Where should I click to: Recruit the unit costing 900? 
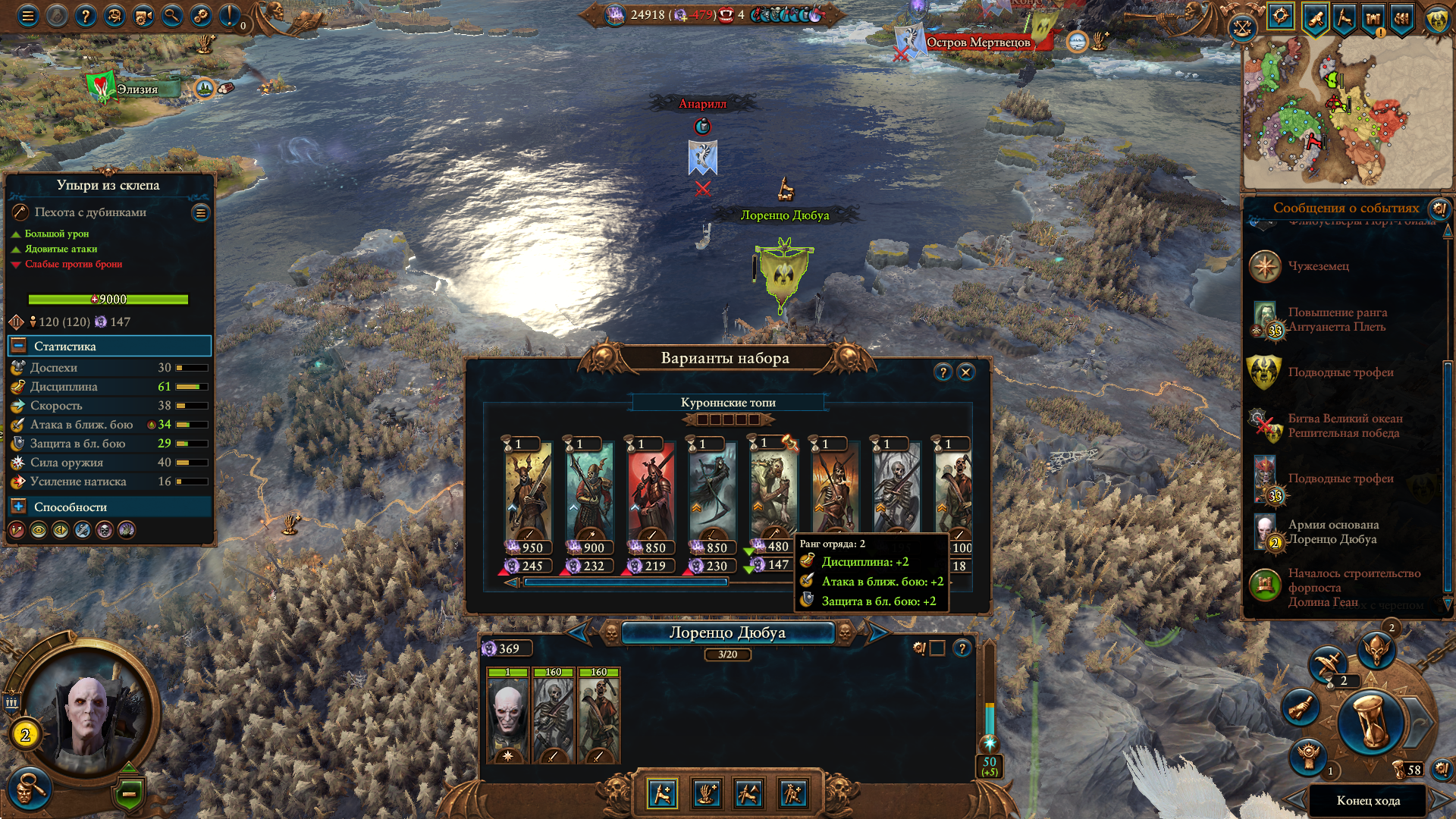(x=590, y=493)
